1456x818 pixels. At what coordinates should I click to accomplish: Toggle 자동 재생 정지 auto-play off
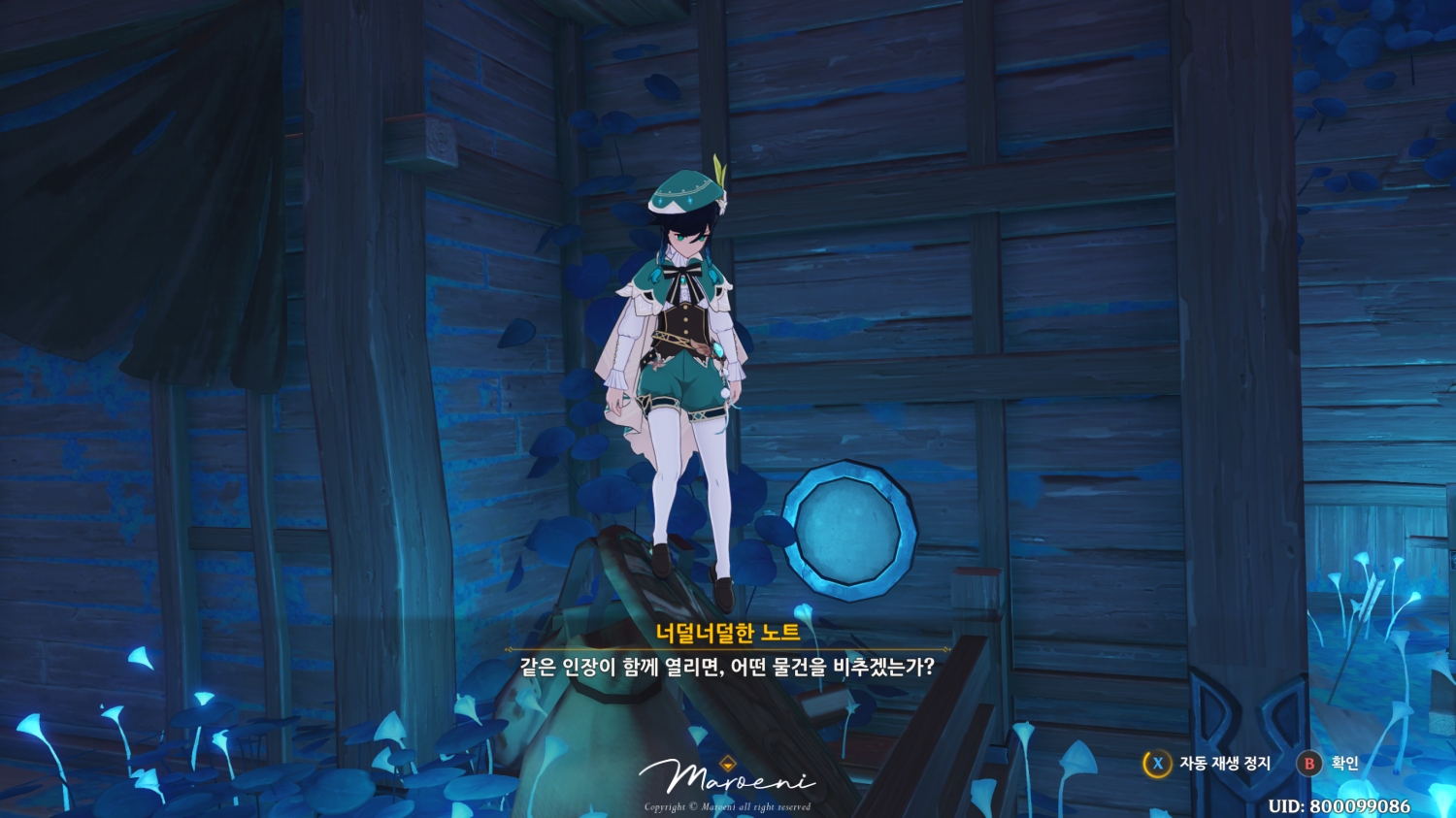click(1225, 764)
